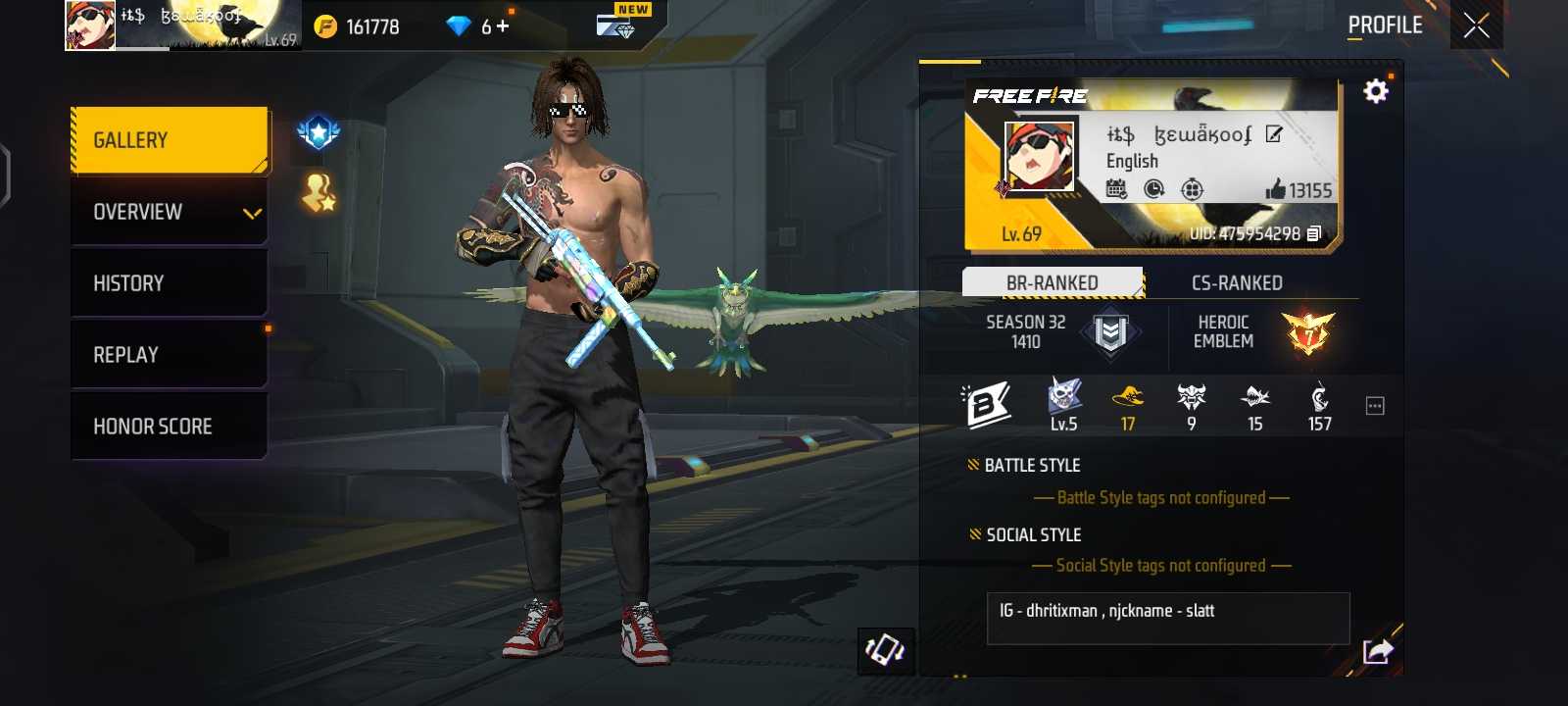1568x706 pixels.
Task: Copy the UID with the copy icon
Action: (x=1314, y=233)
